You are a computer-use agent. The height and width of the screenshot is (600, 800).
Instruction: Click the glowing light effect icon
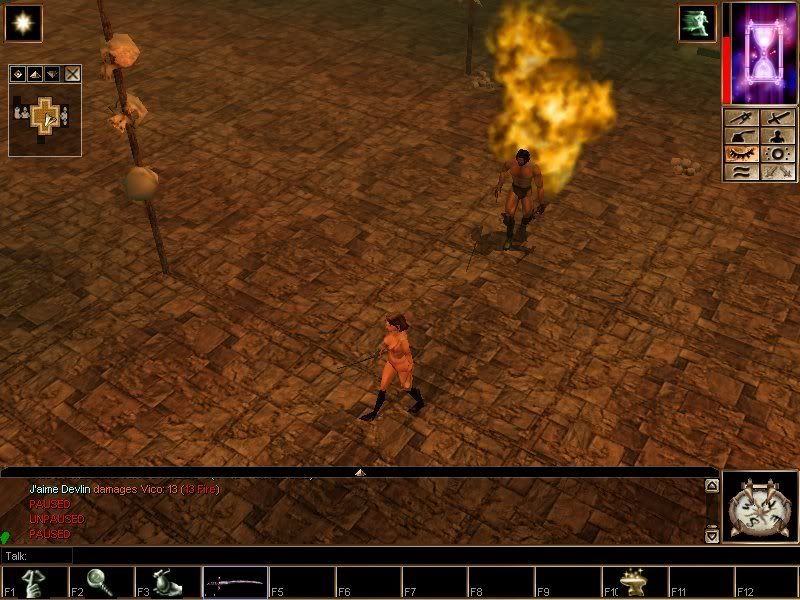(x=23, y=23)
